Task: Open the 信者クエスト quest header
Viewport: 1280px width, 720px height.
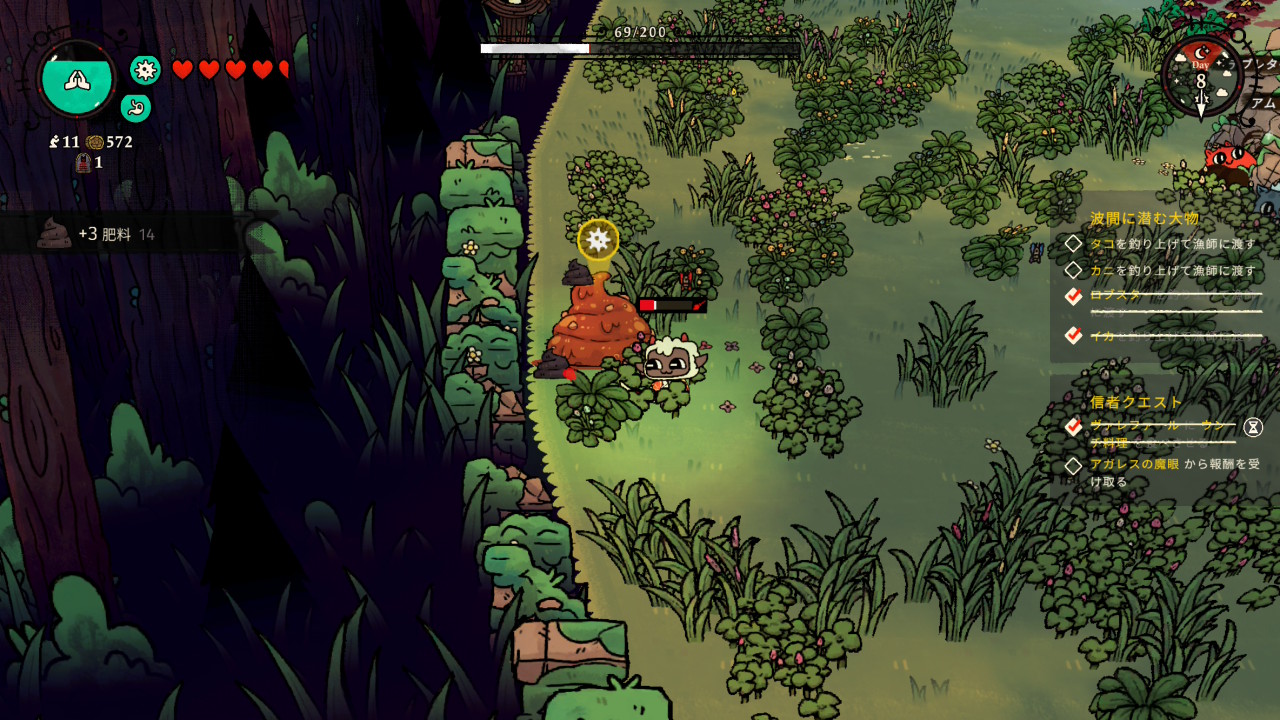Action: [1136, 402]
